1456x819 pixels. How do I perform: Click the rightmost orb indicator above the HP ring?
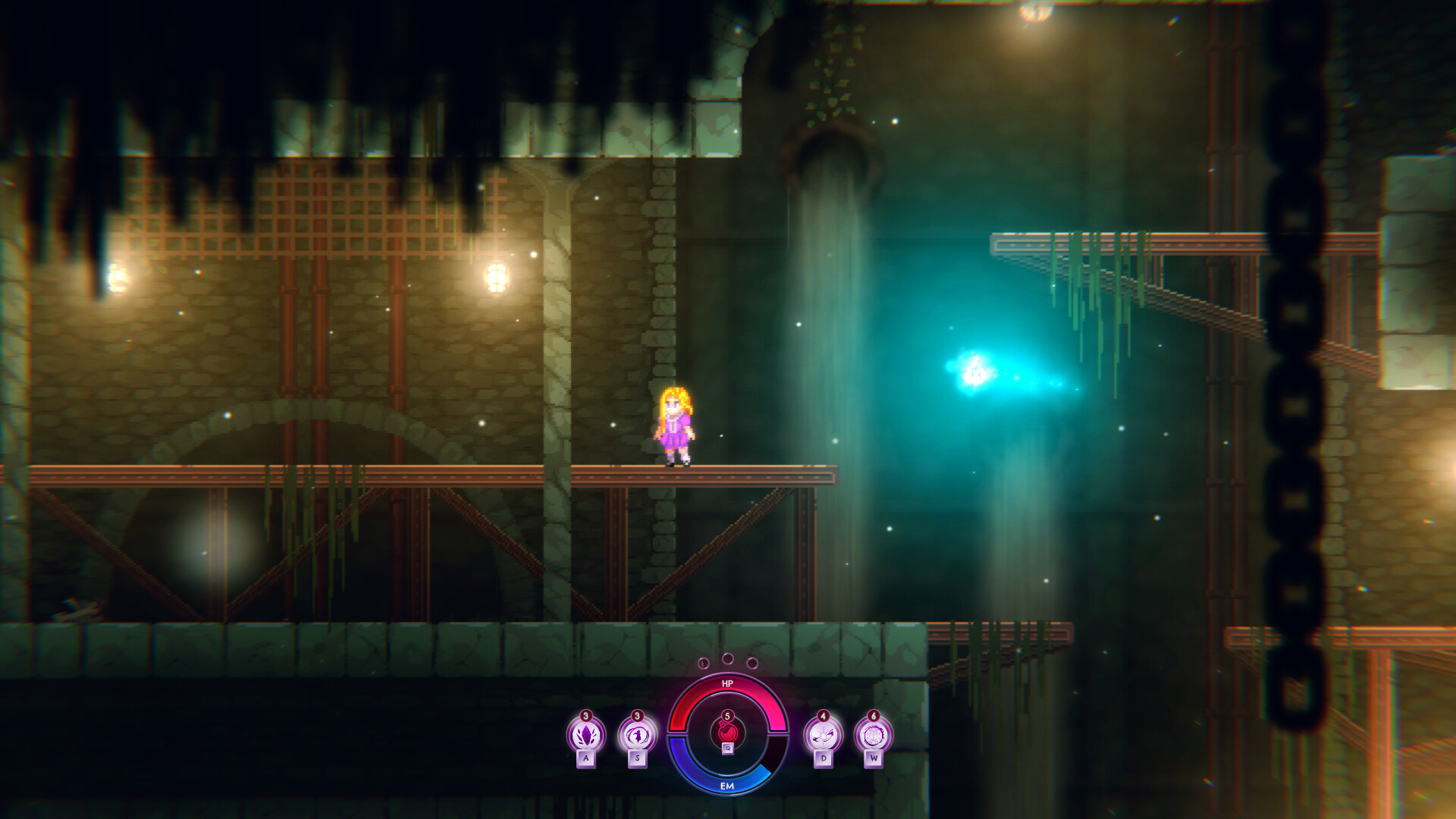pyautogui.click(x=752, y=663)
